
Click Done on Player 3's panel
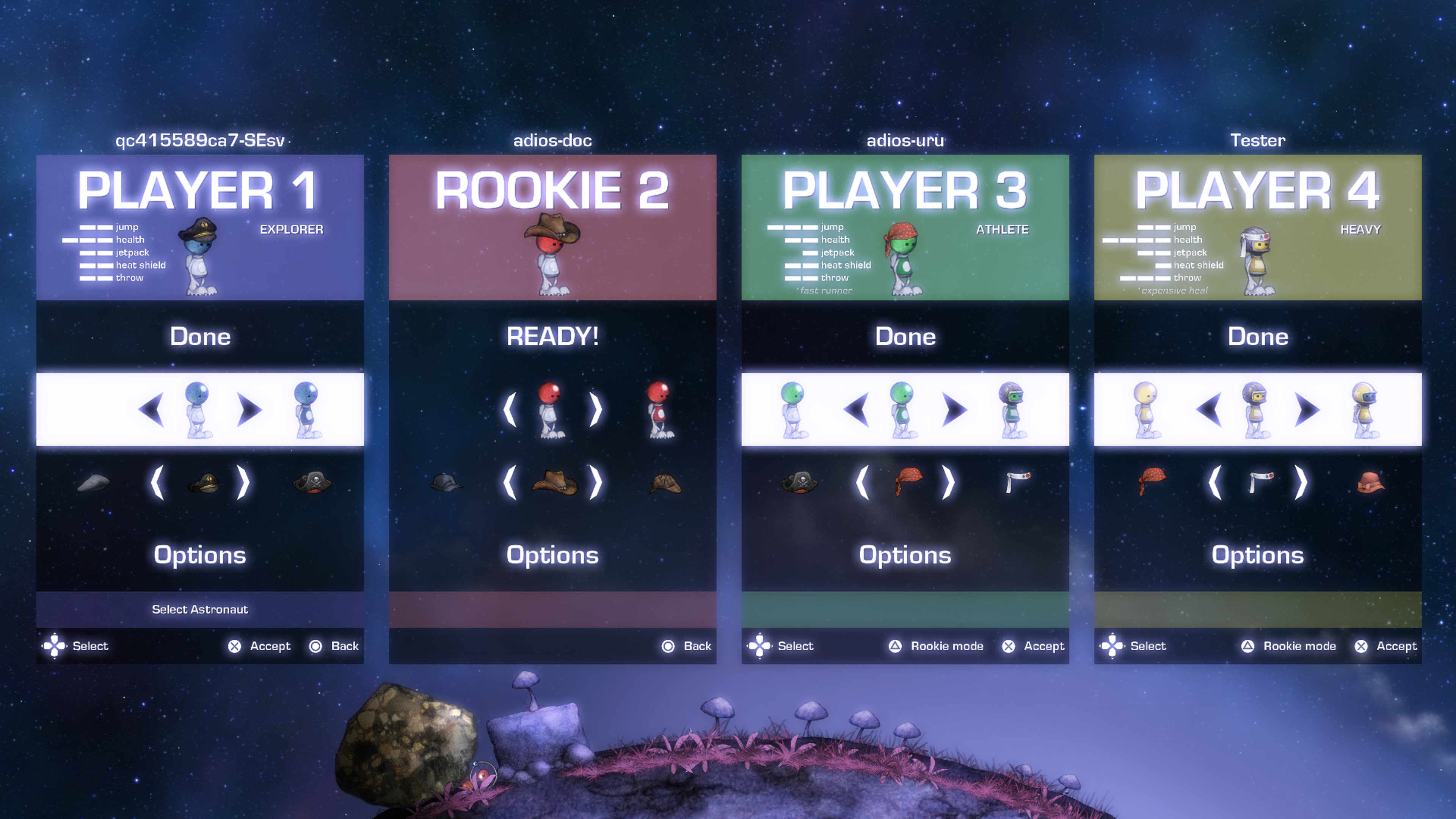click(x=905, y=336)
